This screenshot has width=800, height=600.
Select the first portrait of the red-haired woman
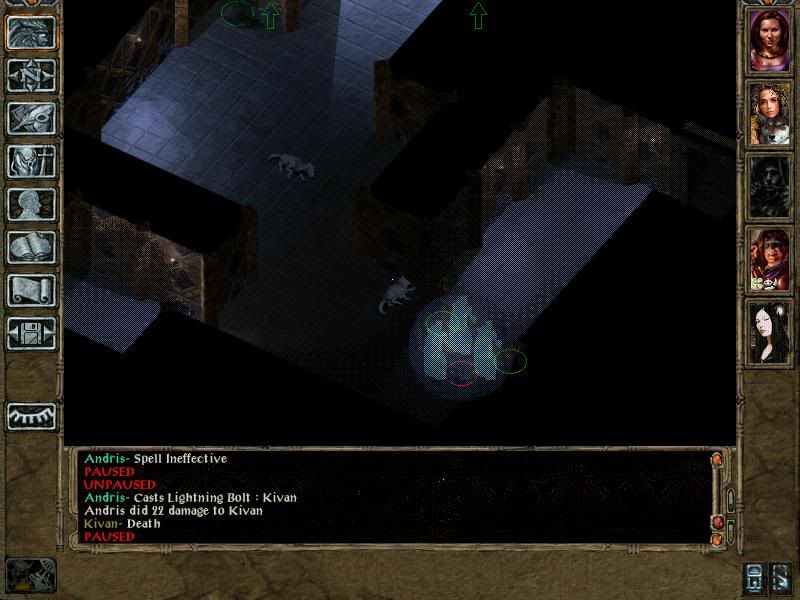click(770, 41)
